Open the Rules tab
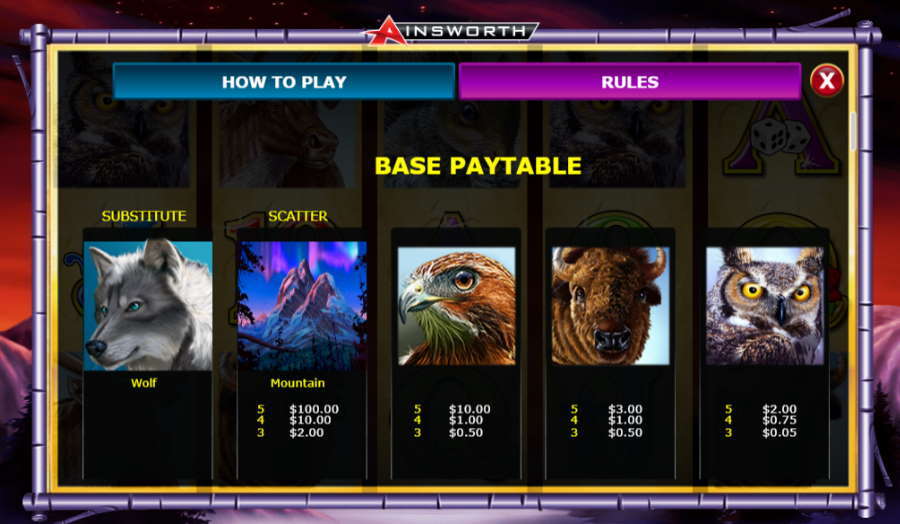 [x=629, y=82]
